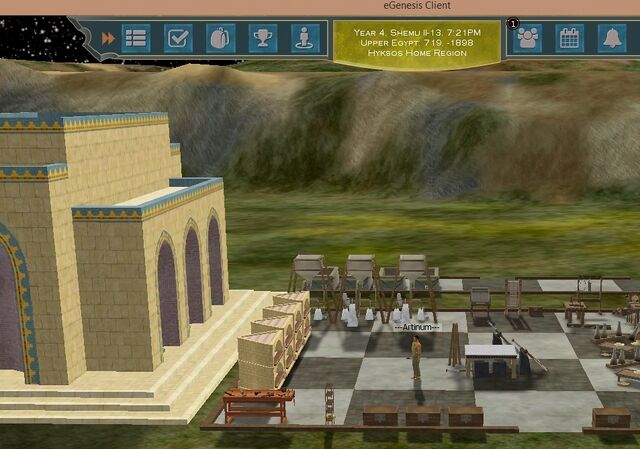
Task: Click the date and region info panel
Action: [x=416, y=42]
